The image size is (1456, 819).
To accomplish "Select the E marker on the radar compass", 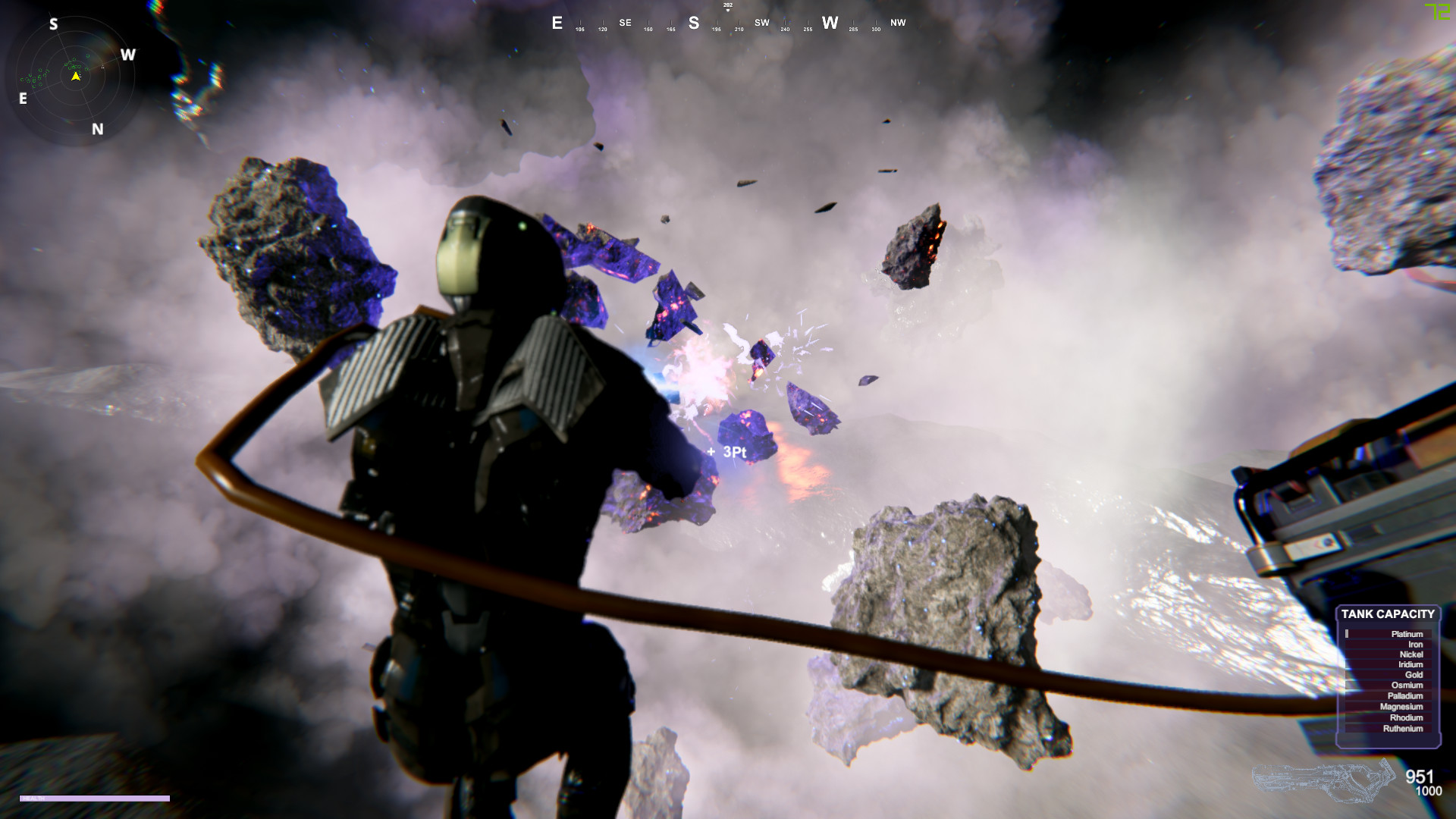I will pyautogui.click(x=22, y=98).
